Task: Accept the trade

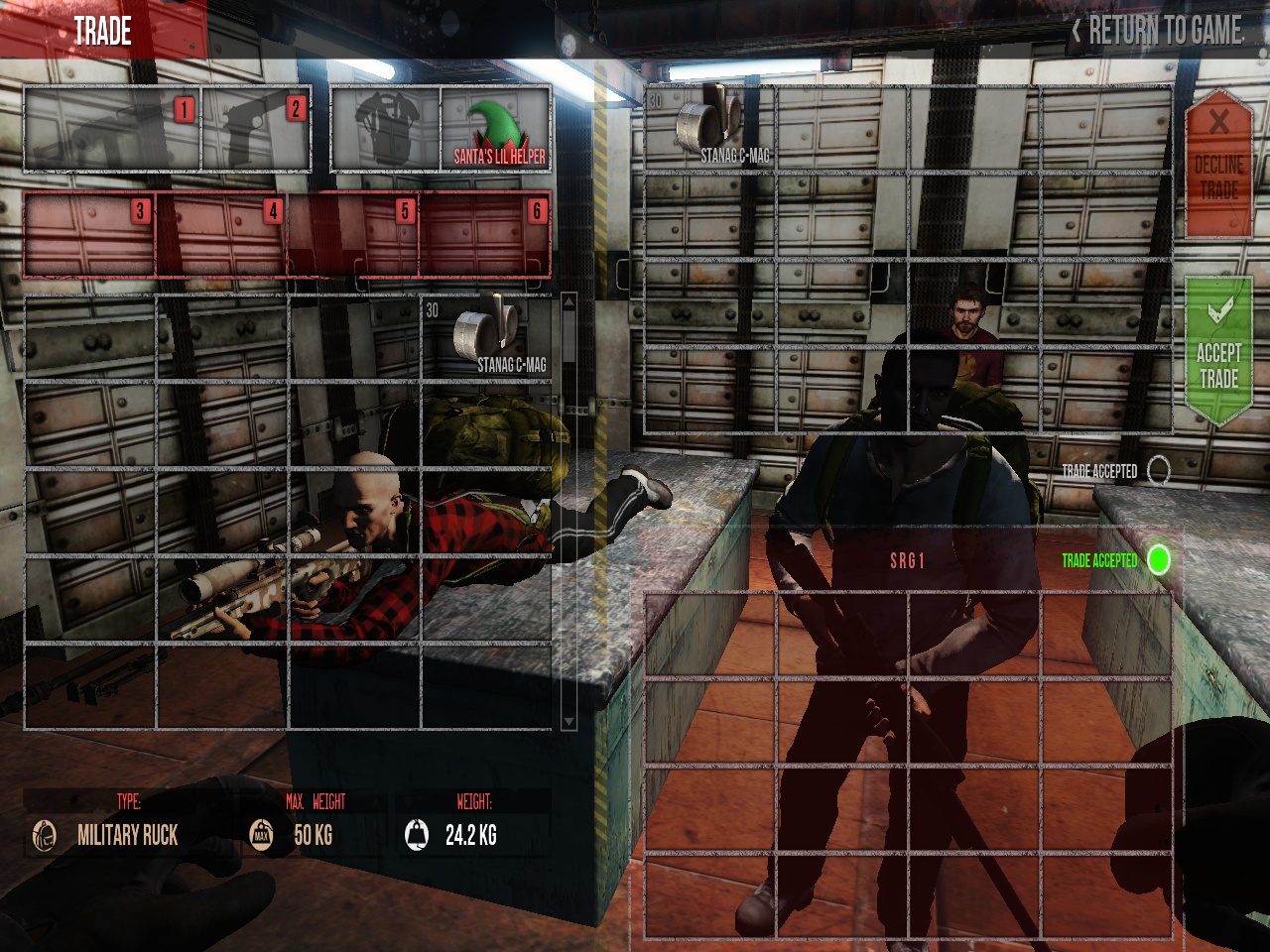Action: 1218,352
